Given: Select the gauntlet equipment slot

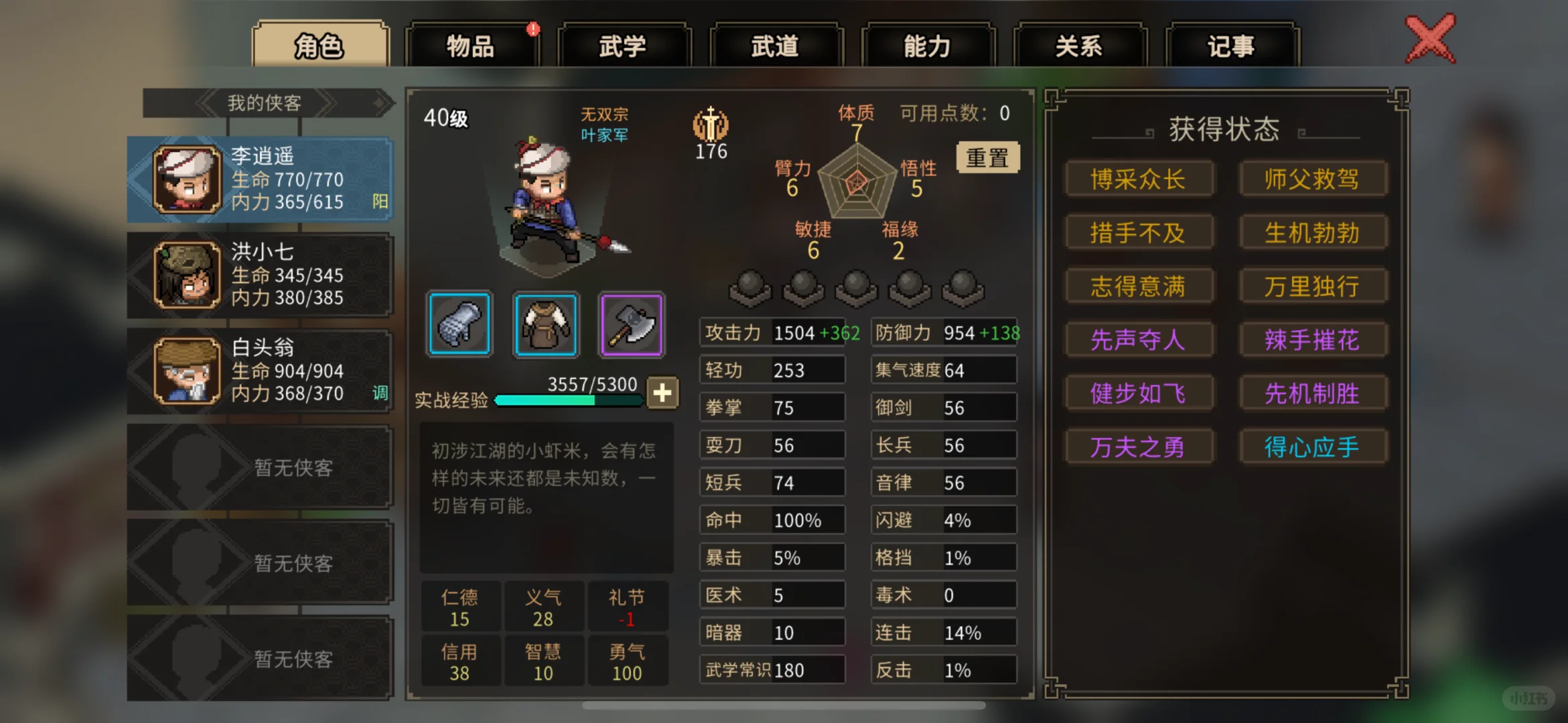Looking at the screenshot, I should [x=459, y=325].
